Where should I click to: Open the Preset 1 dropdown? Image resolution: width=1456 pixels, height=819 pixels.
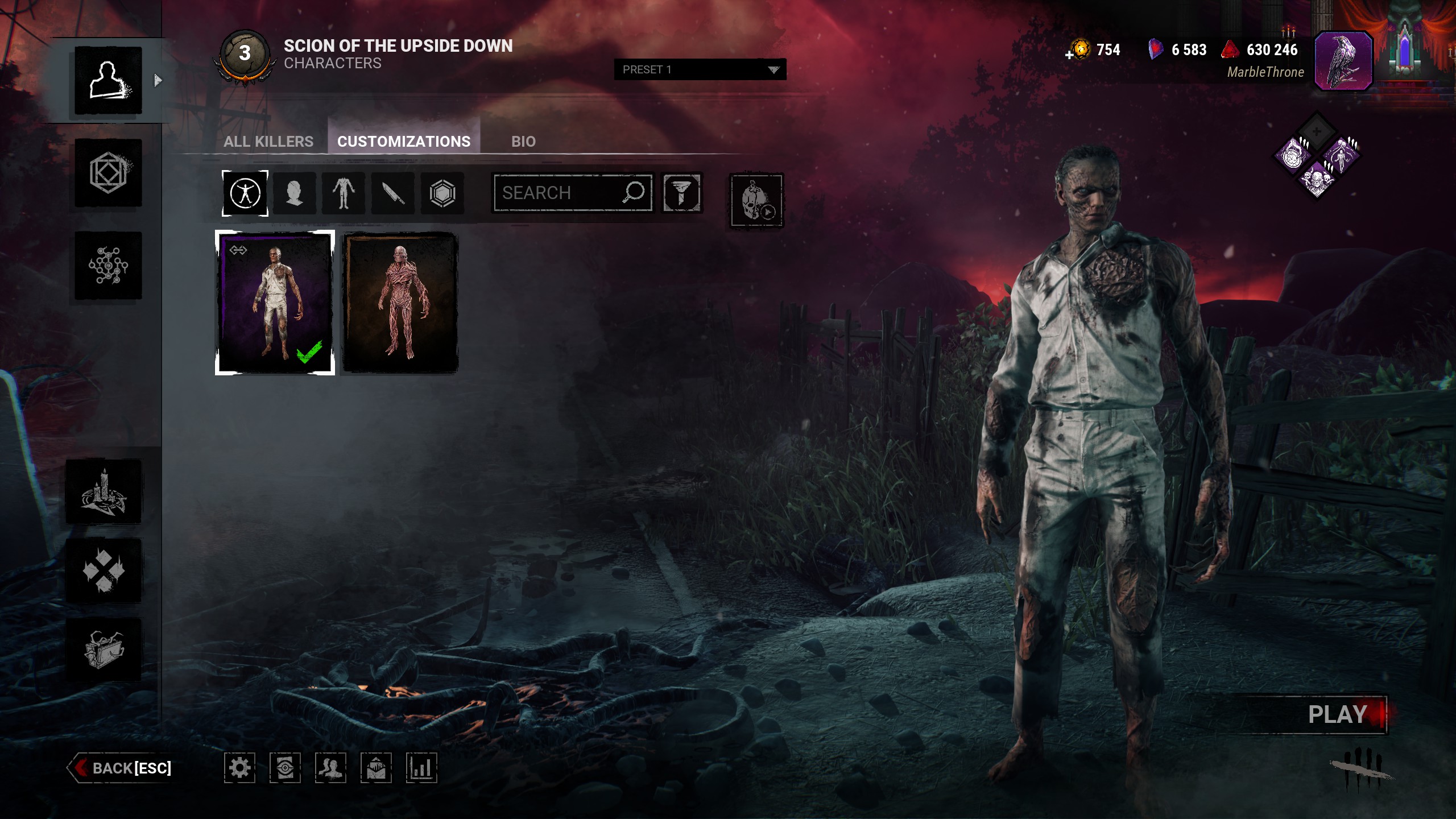click(700, 69)
